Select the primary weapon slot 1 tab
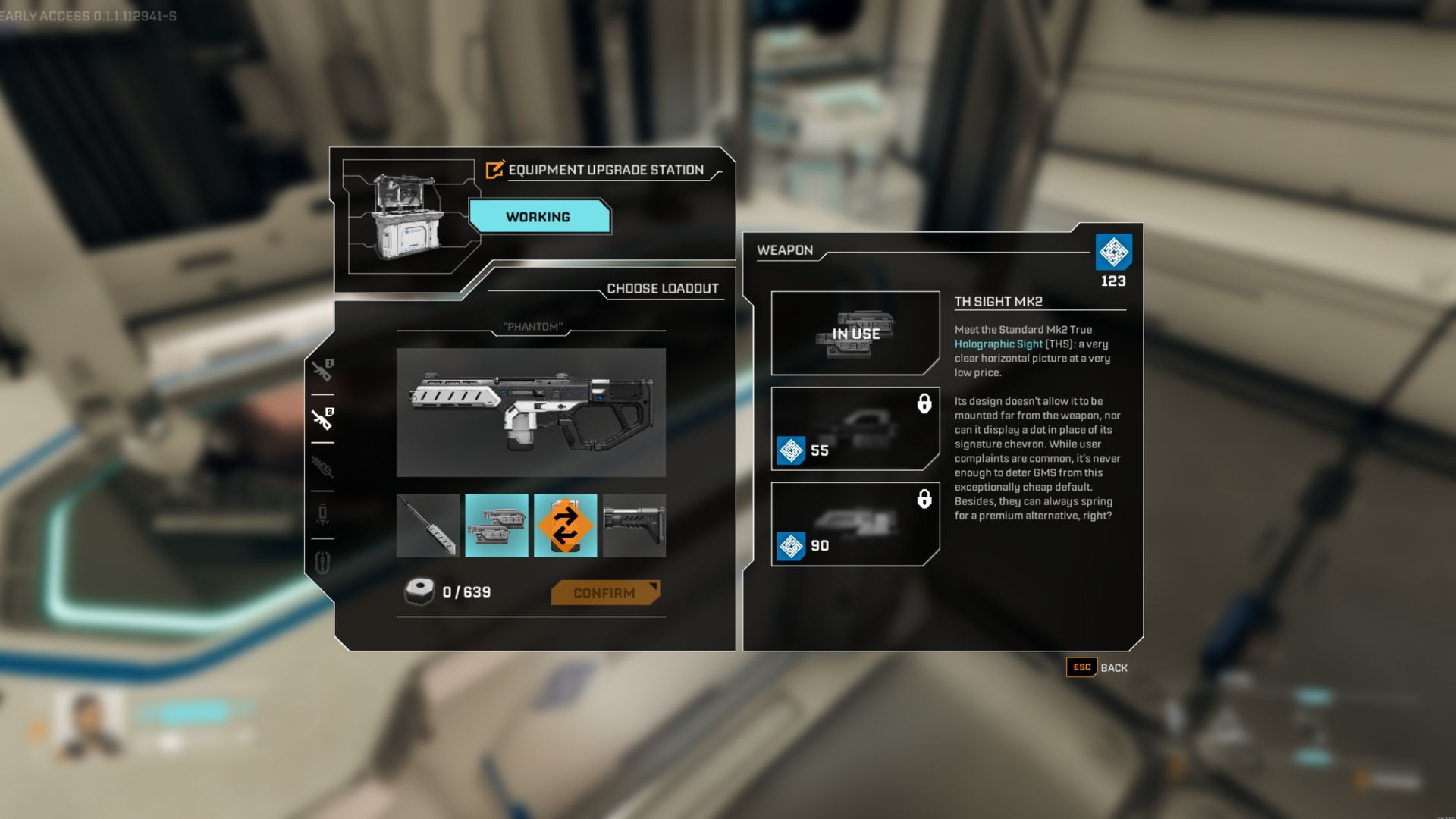The height and width of the screenshot is (819, 1456). [x=322, y=370]
